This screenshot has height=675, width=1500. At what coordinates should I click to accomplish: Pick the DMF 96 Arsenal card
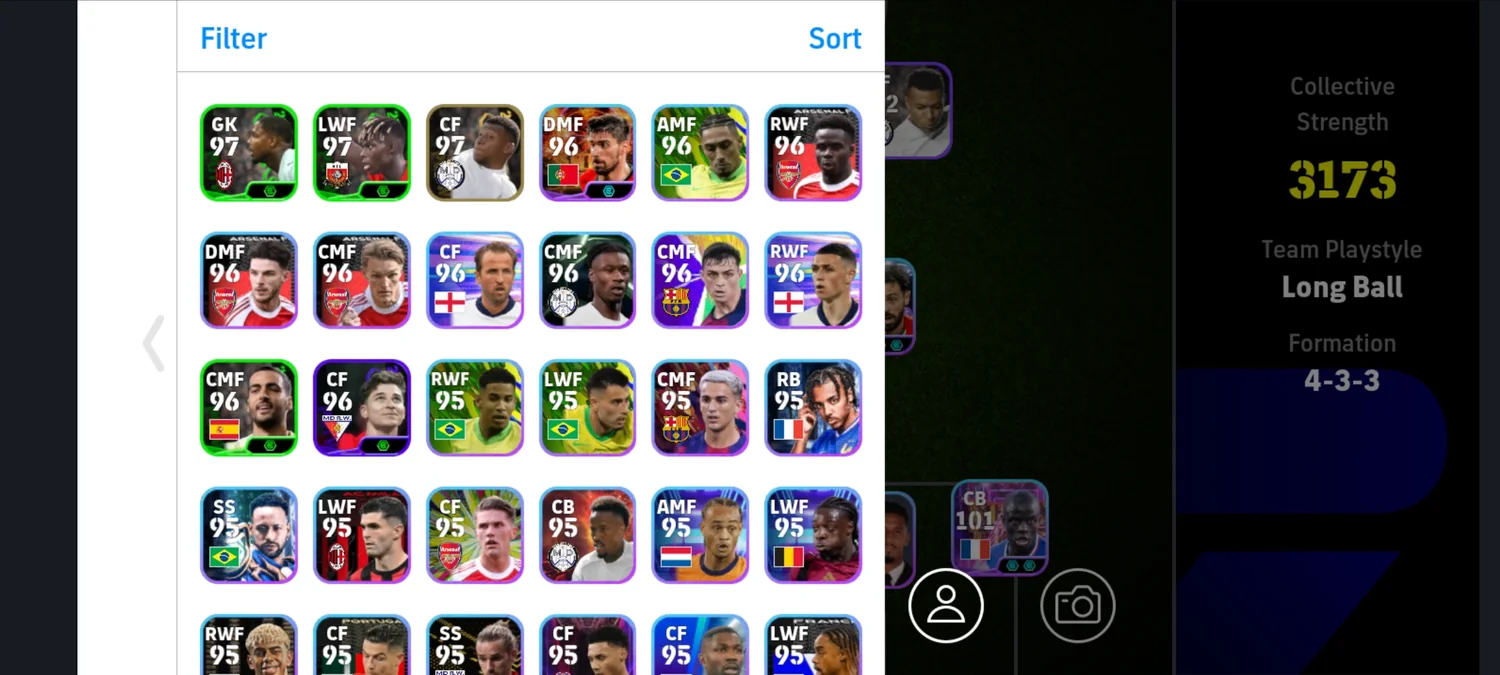[x=249, y=280]
